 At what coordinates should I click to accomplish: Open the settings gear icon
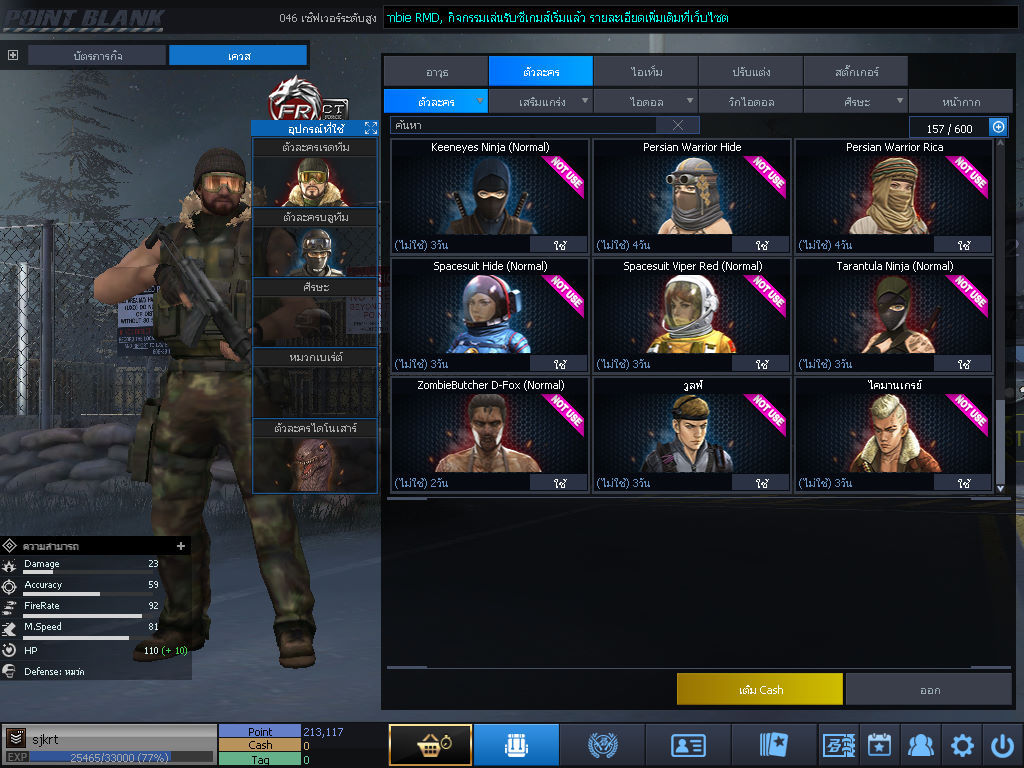pos(962,745)
